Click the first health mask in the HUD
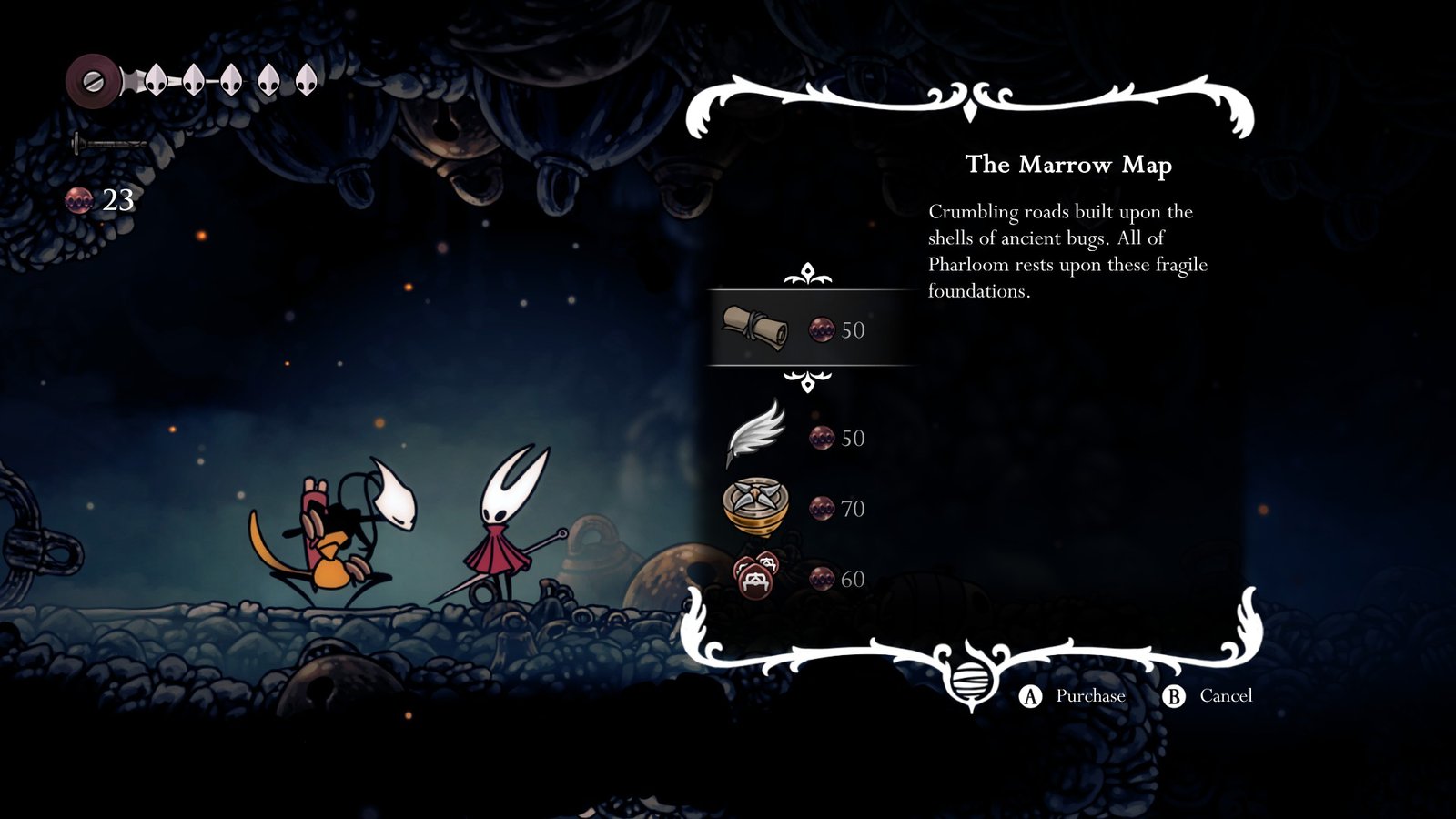The width and height of the screenshot is (1456, 819). tap(155, 79)
